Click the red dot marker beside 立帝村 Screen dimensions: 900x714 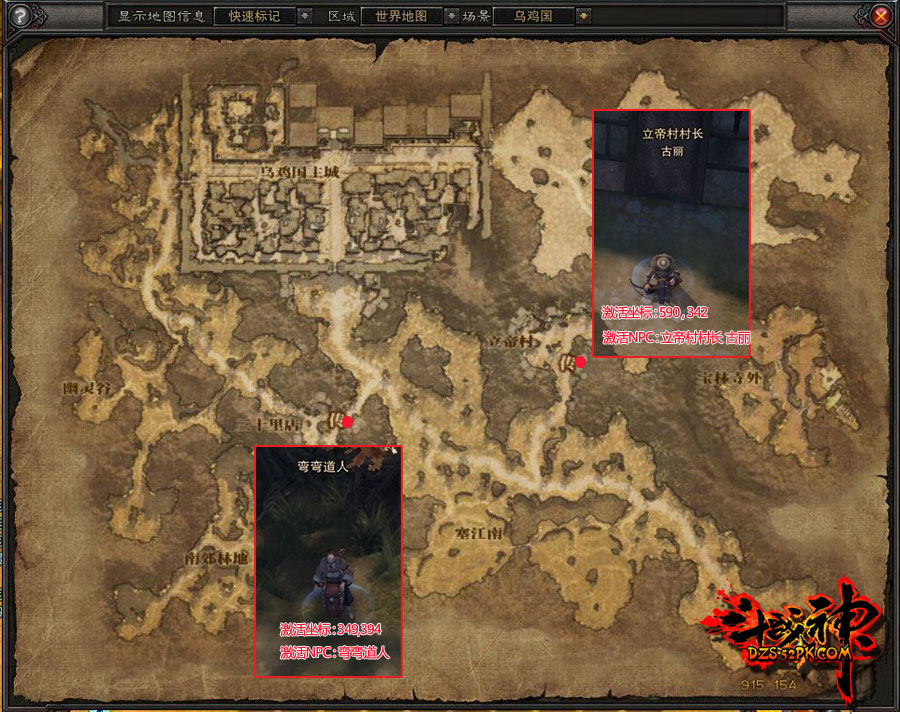pos(581,362)
